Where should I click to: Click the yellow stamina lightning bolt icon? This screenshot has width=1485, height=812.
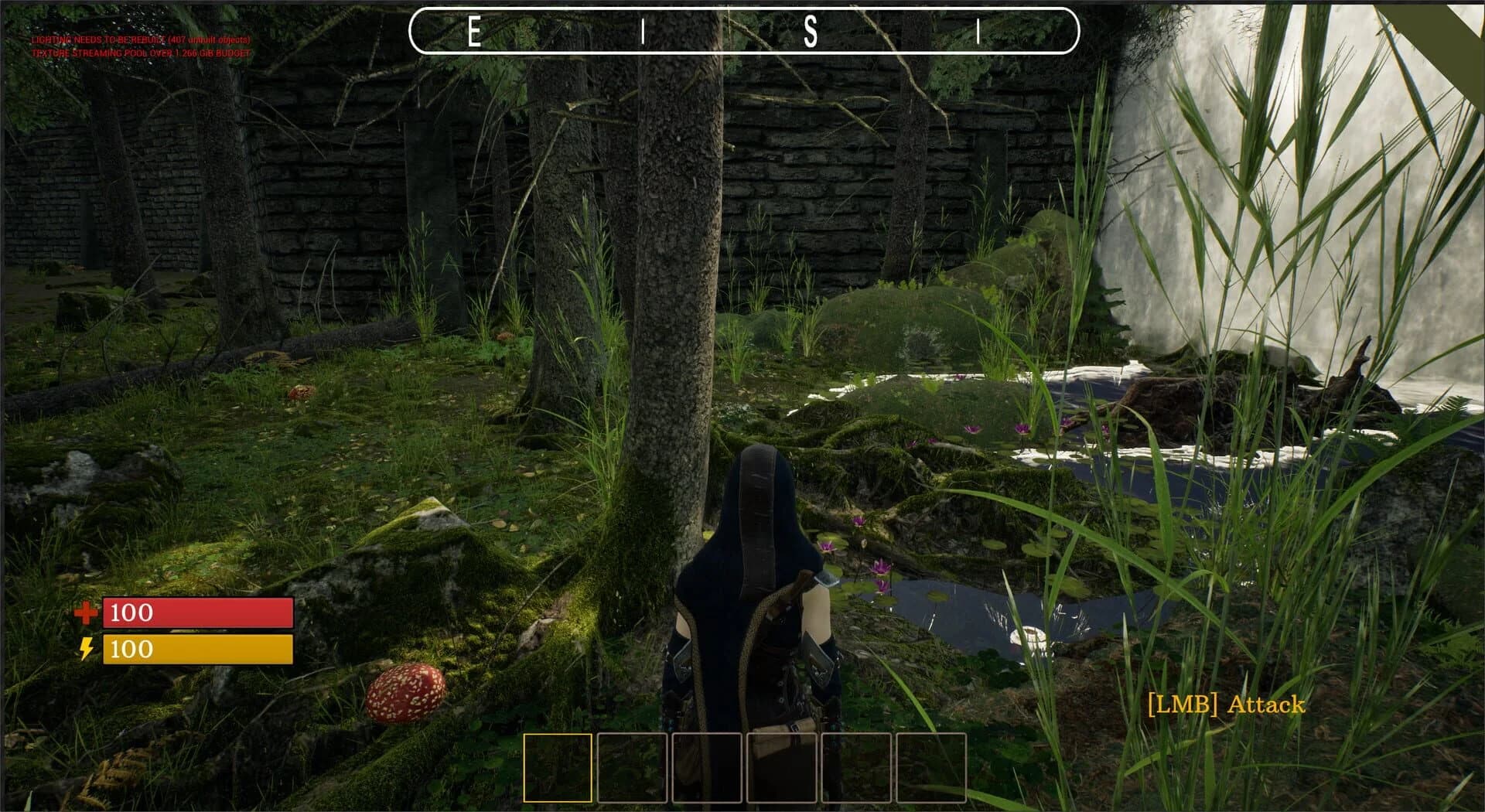(87, 650)
